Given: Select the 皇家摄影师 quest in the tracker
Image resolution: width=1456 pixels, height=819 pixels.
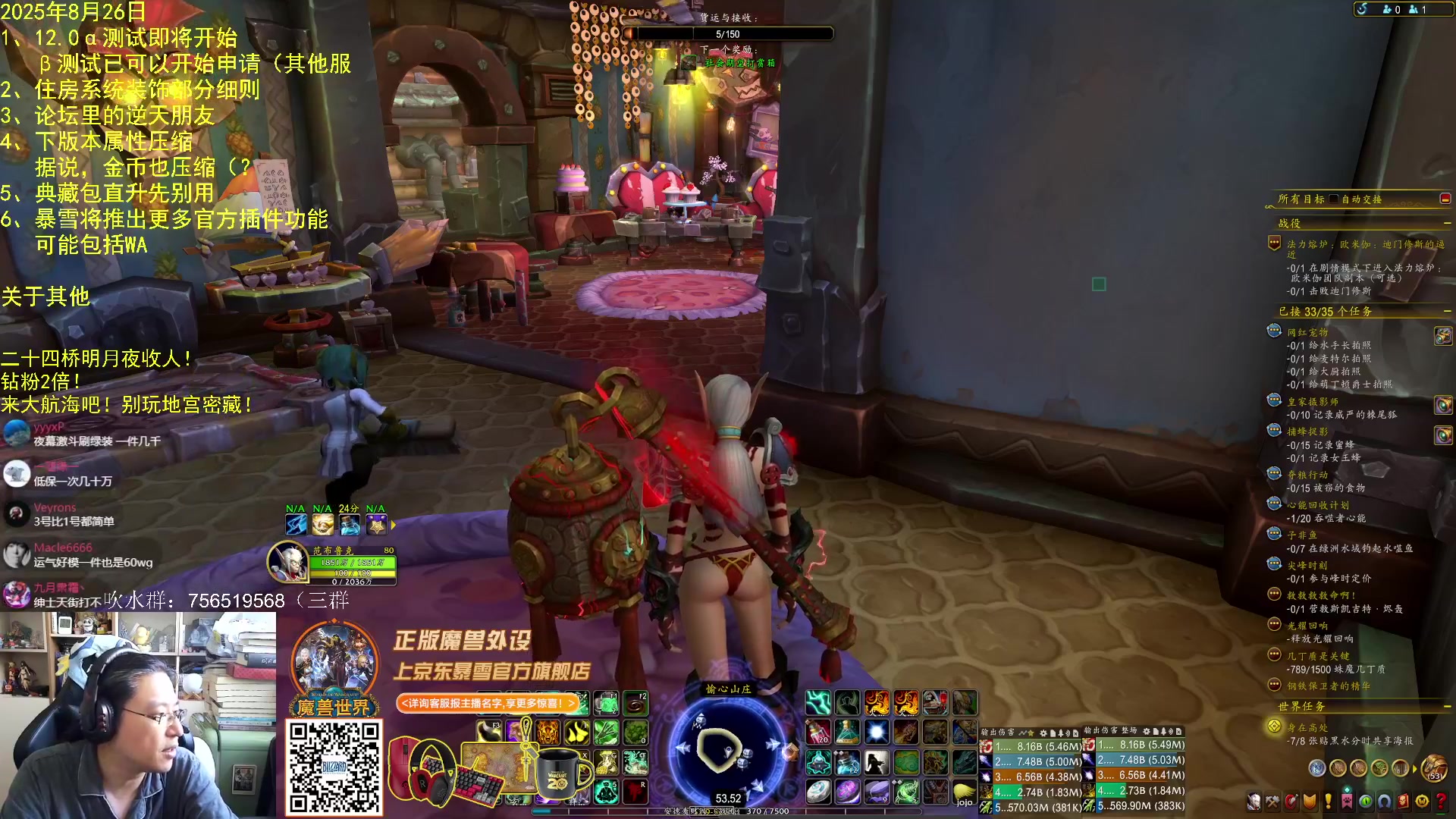Looking at the screenshot, I should [x=1313, y=402].
